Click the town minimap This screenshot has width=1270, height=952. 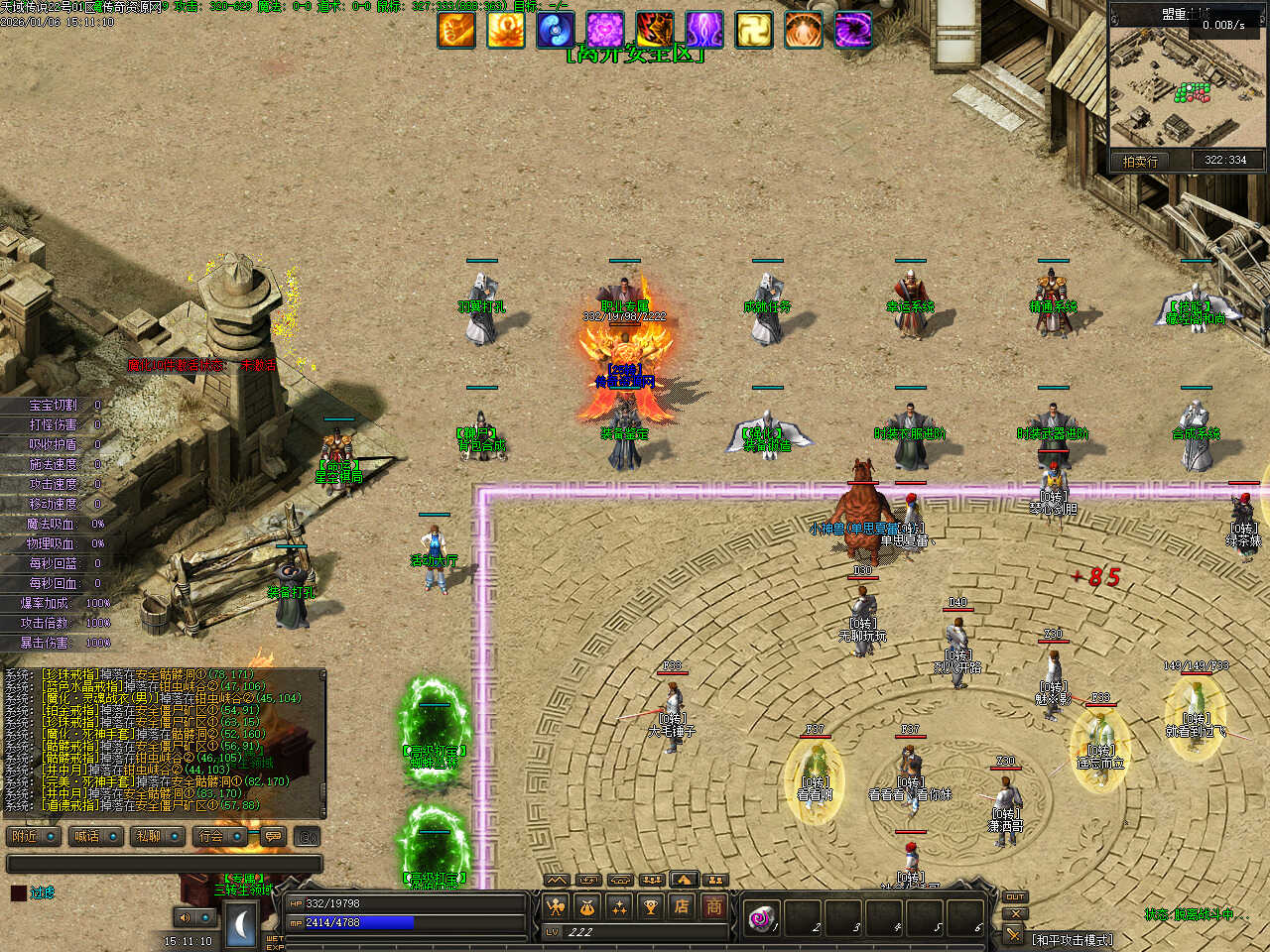(x=1187, y=87)
